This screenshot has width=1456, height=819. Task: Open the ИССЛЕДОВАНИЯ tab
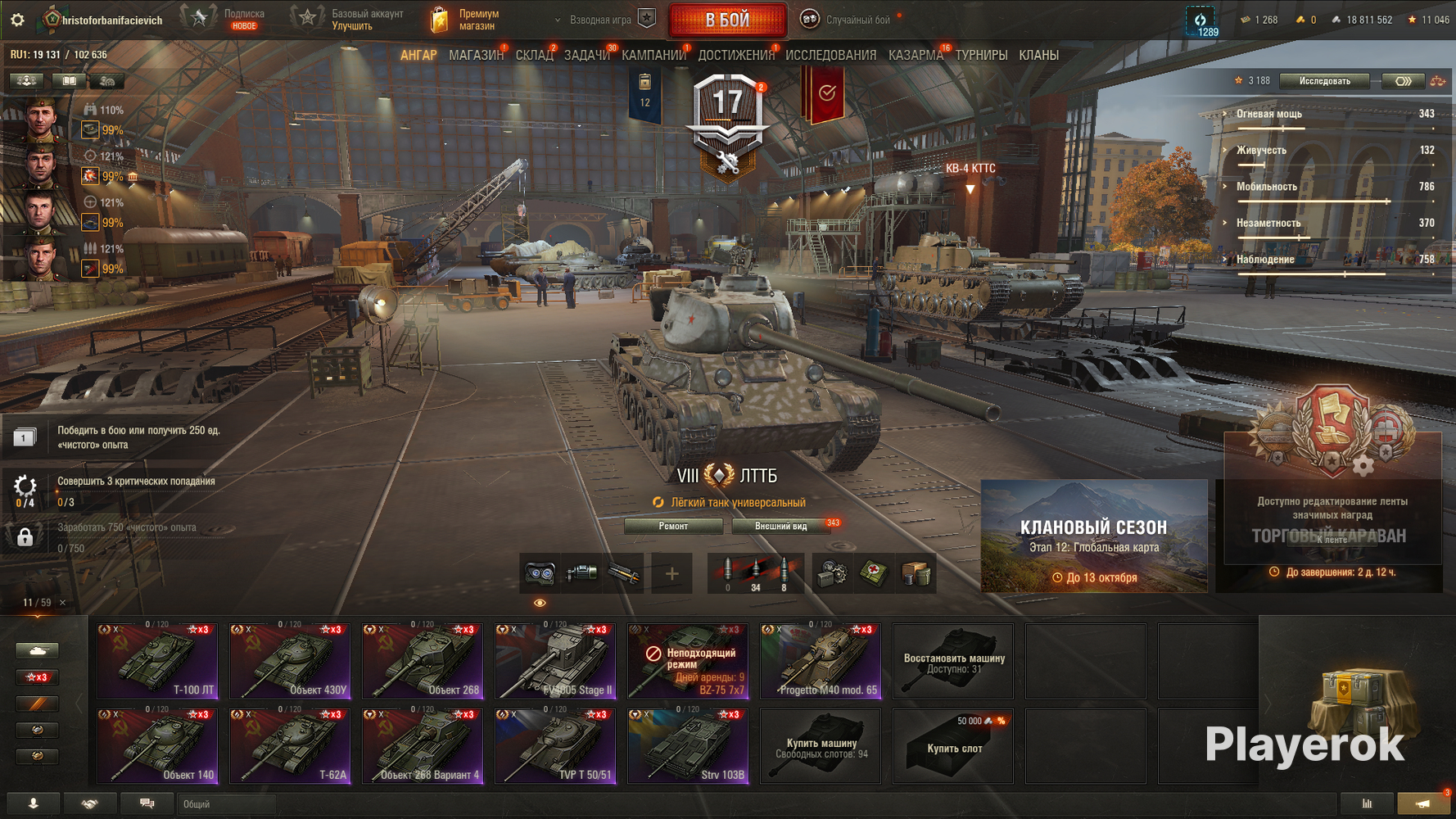point(830,55)
